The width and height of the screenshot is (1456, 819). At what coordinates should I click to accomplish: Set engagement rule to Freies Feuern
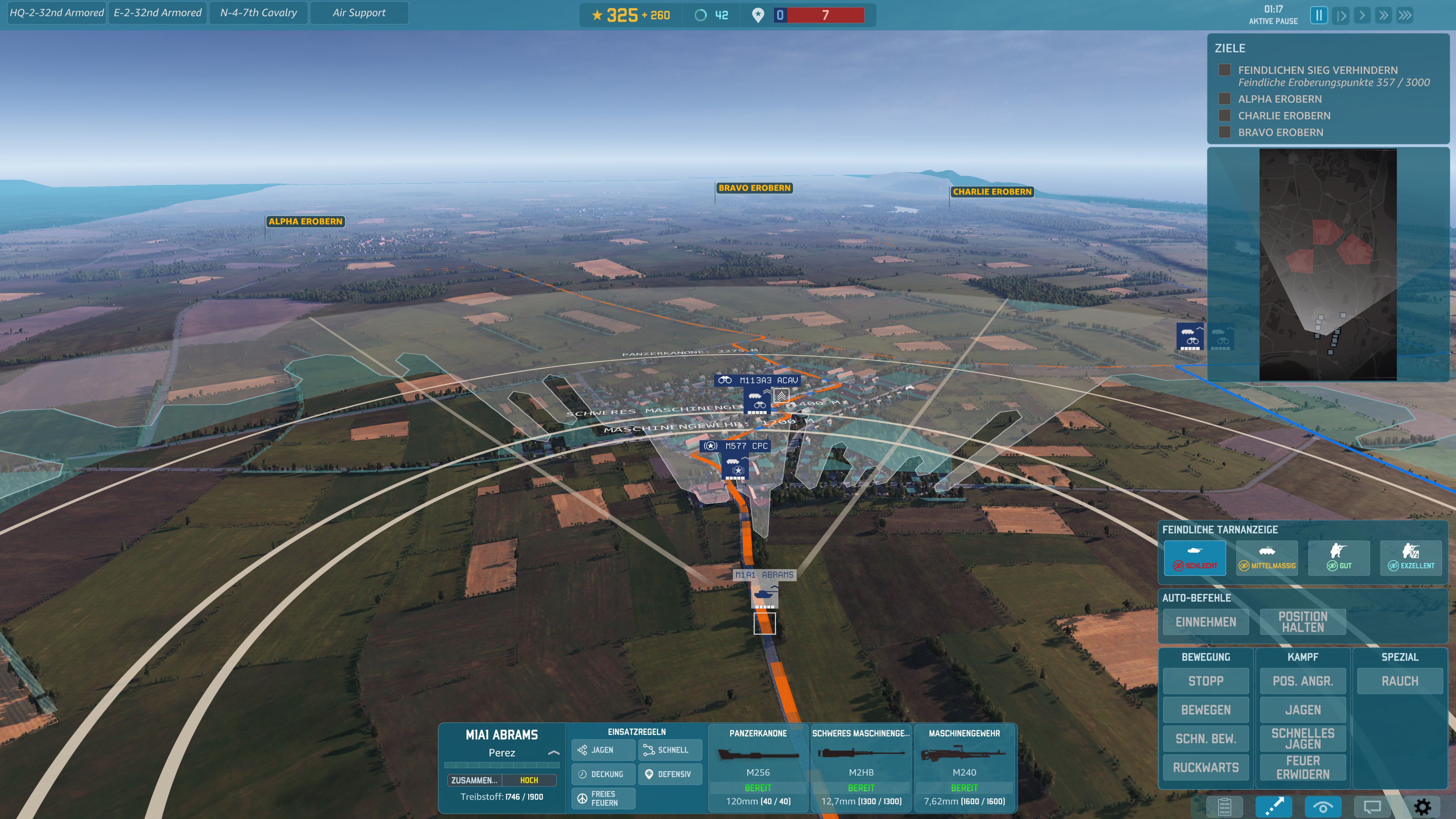pyautogui.click(x=603, y=798)
